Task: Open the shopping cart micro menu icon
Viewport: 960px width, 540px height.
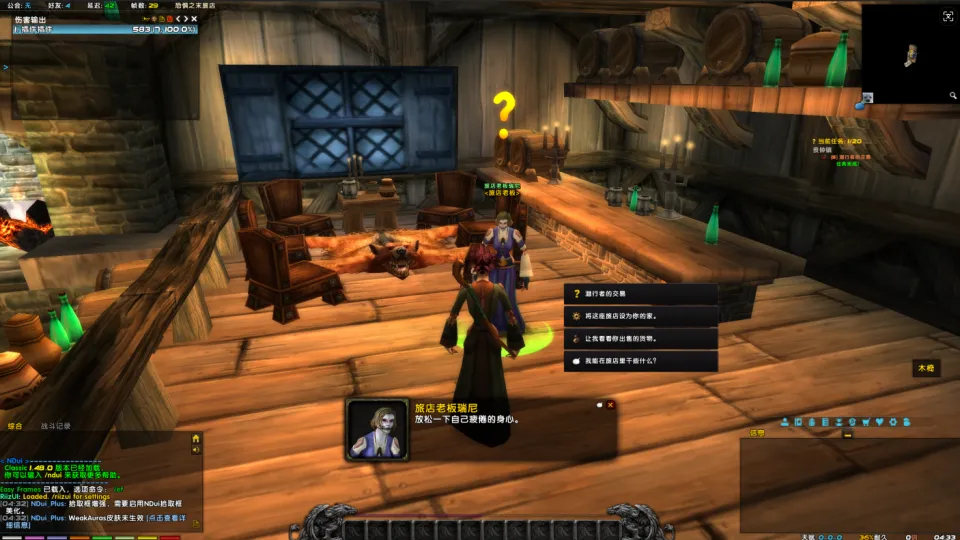Action: coord(865,422)
